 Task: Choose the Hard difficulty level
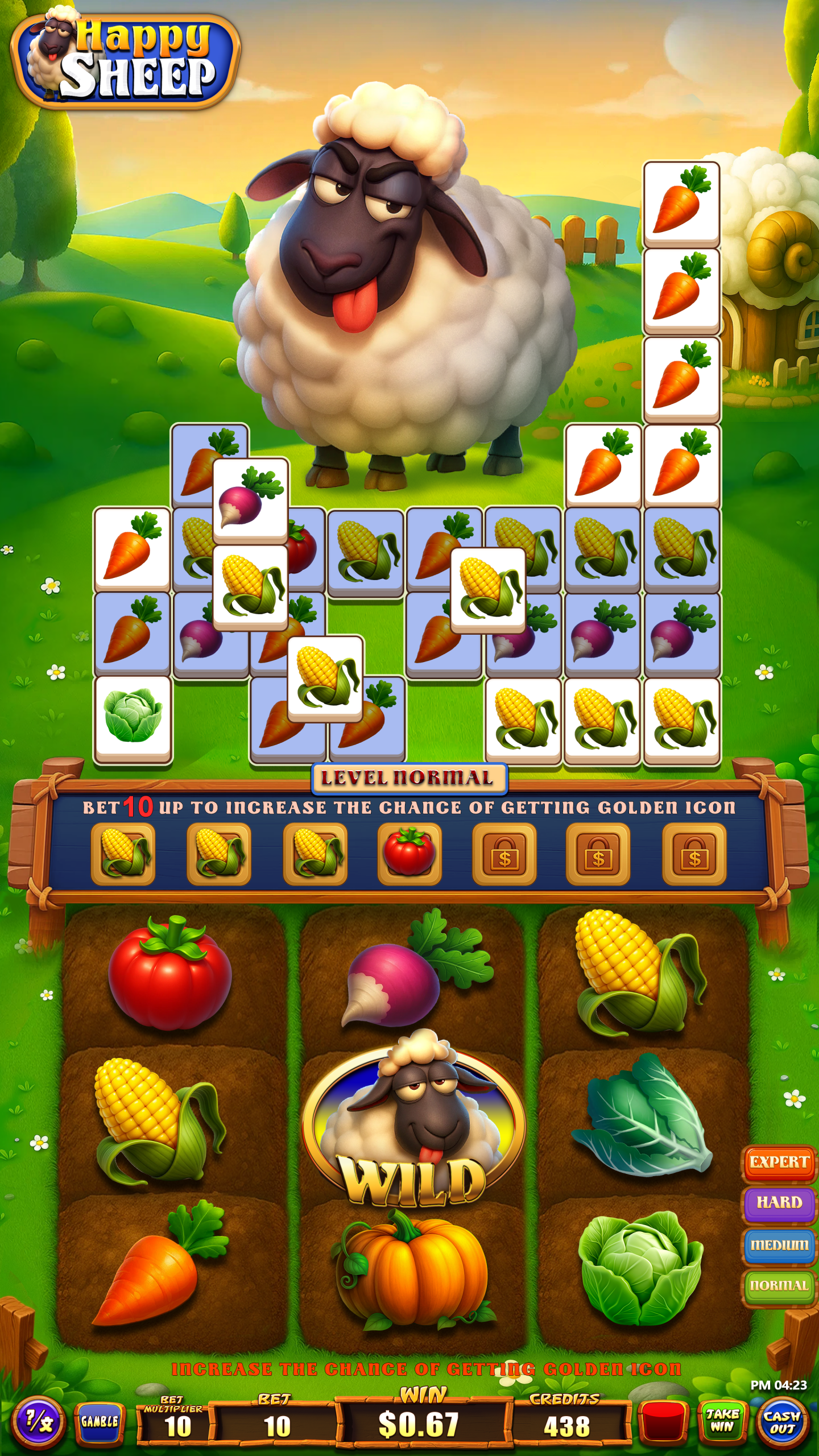pyautogui.click(x=779, y=1202)
